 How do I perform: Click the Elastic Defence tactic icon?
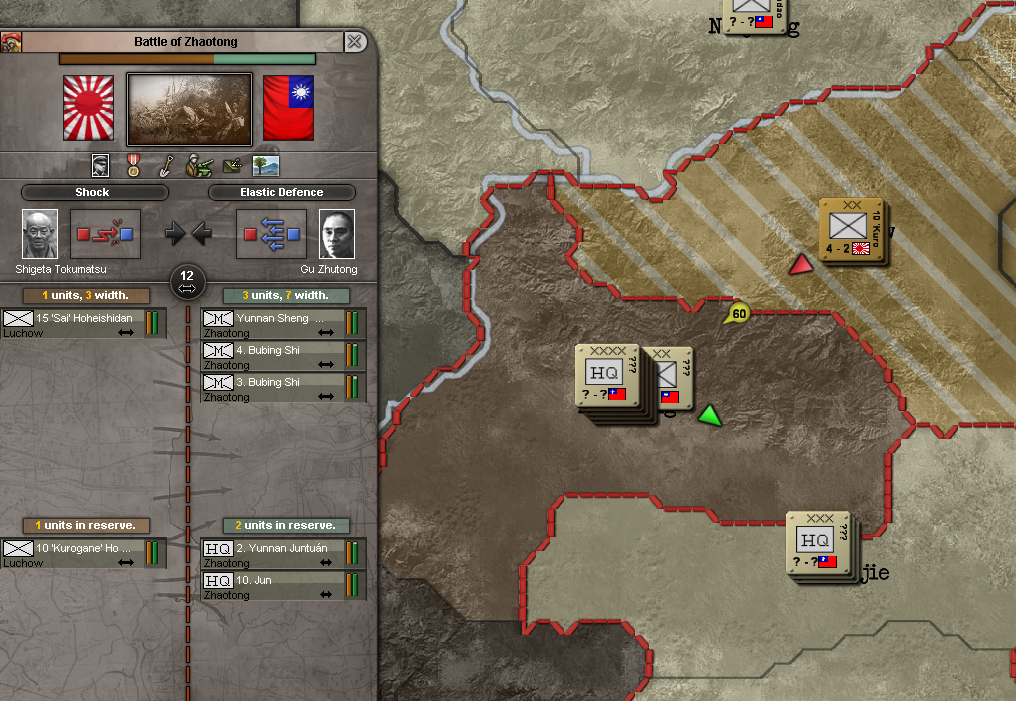(x=272, y=234)
